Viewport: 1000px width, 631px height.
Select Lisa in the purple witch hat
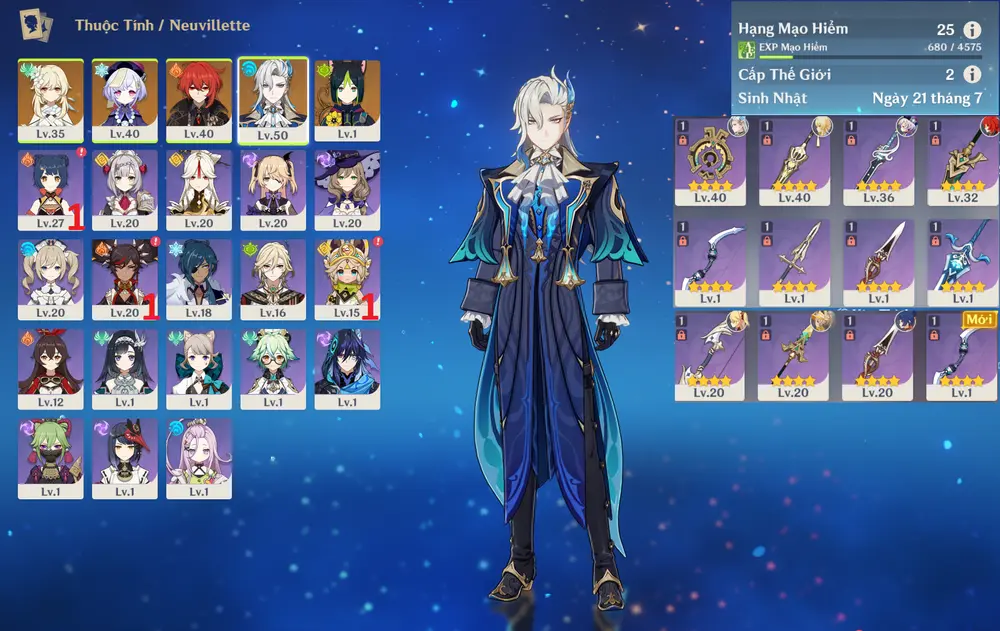coord(347,190)
